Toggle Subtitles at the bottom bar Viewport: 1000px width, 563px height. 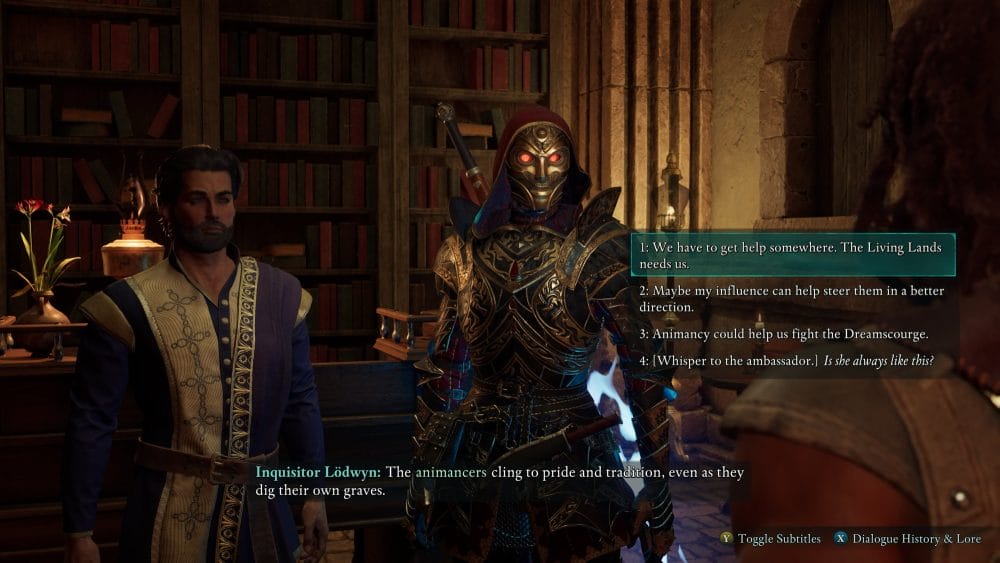click(770, 539)
